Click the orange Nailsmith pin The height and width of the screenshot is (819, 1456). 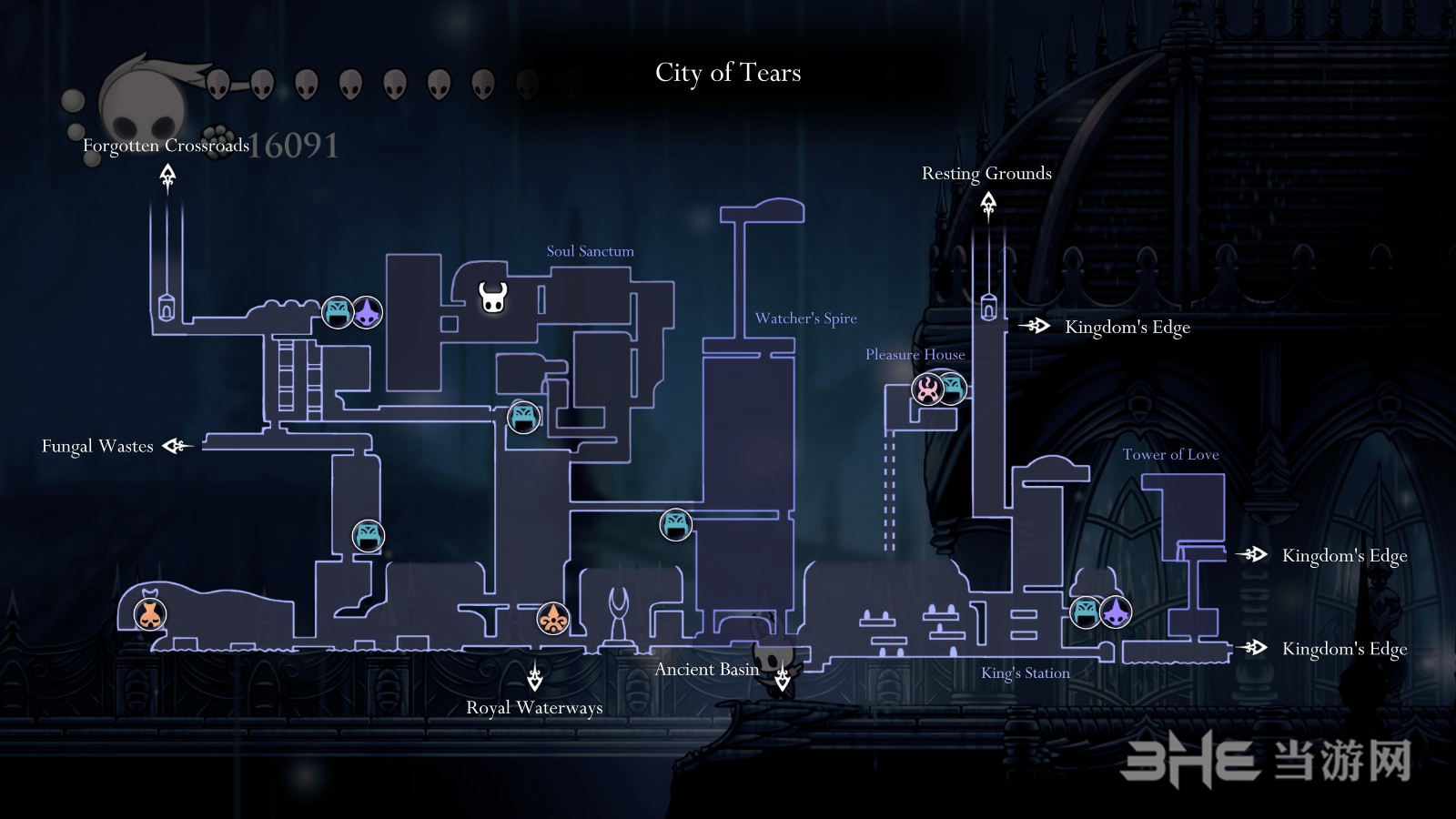point(150,614)
